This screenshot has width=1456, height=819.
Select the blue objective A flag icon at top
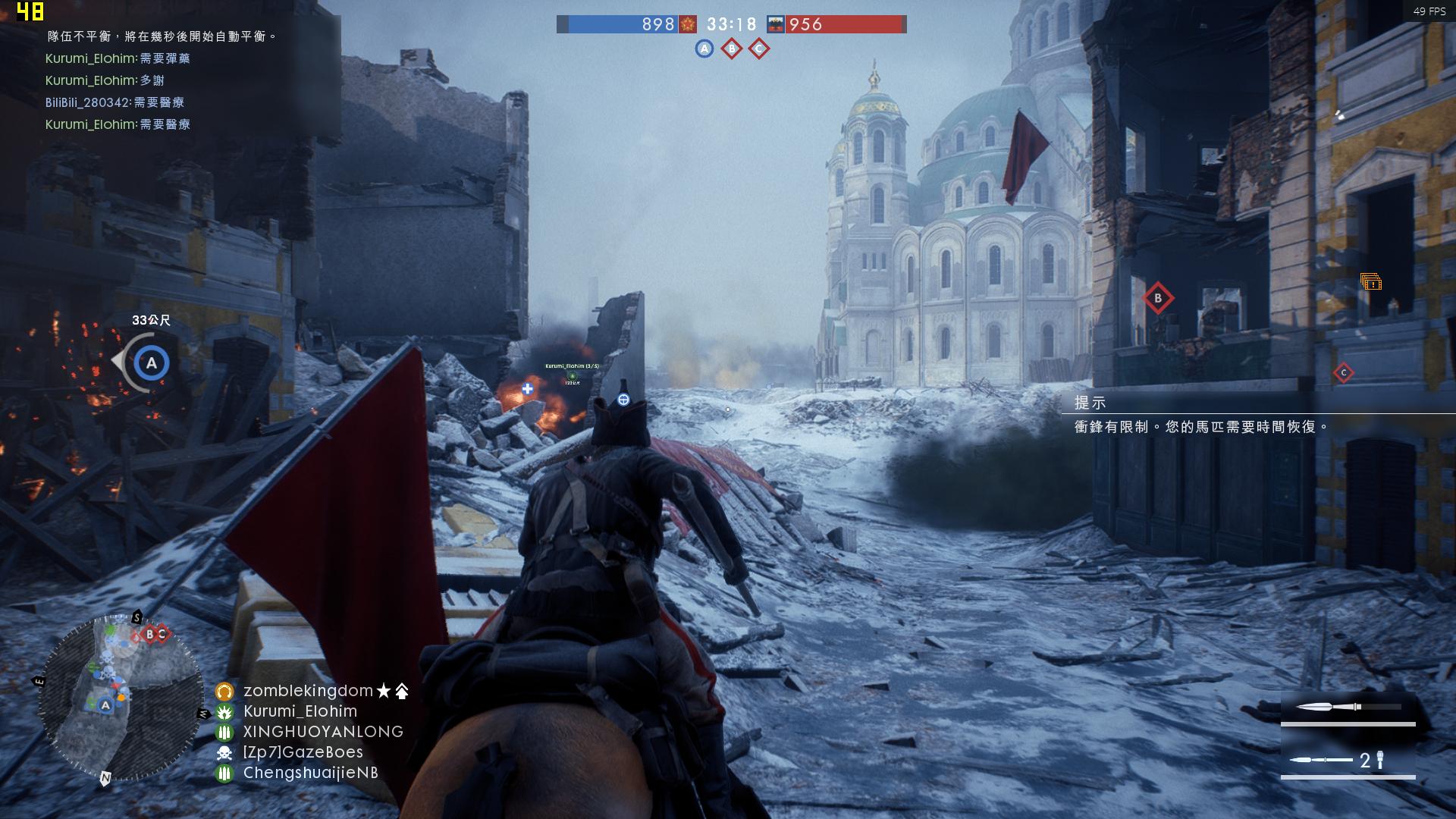click(x=704, y=49)
